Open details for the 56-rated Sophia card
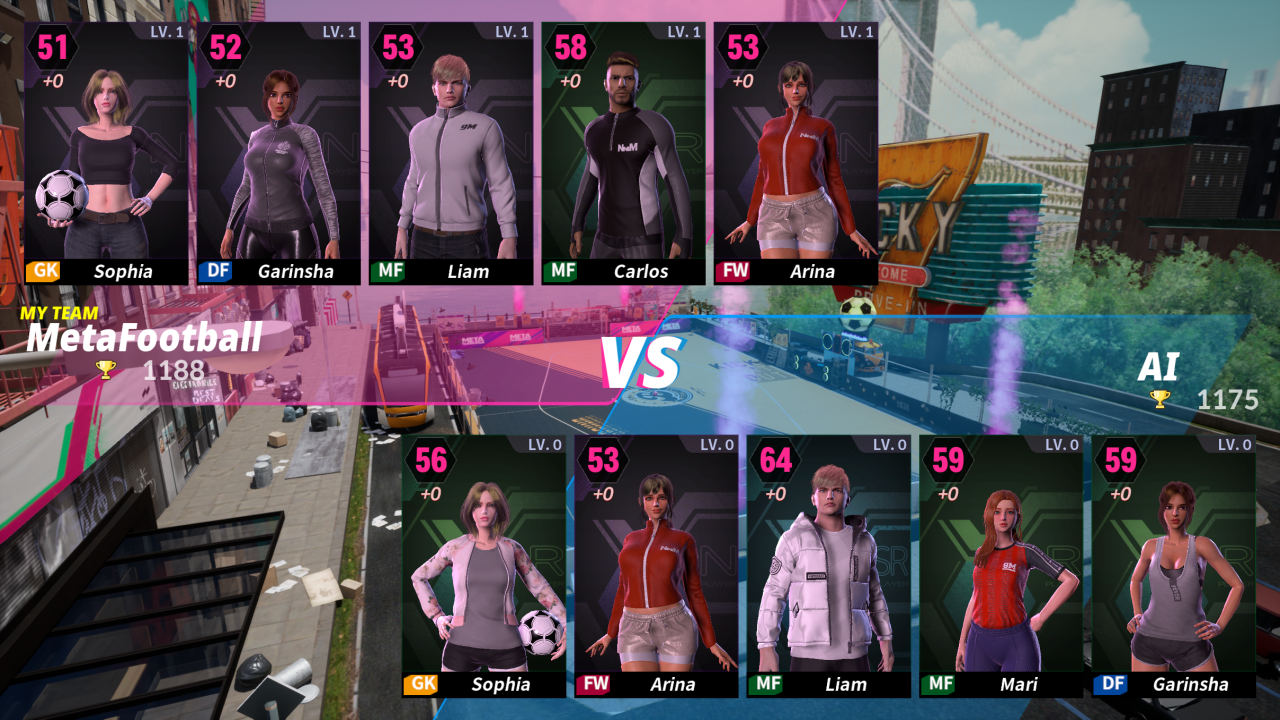 [x=488, y=565]
